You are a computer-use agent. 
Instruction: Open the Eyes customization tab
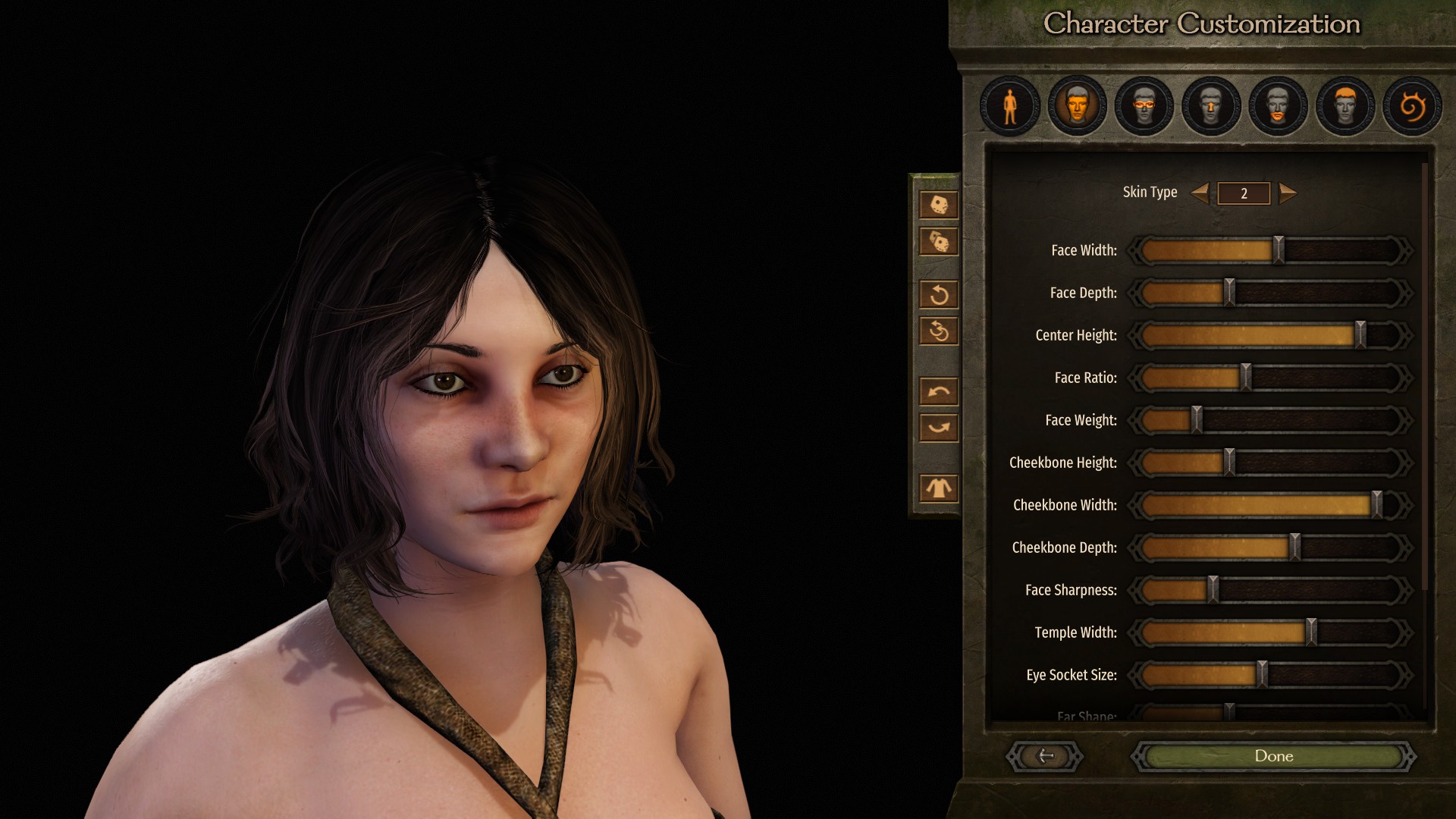(x=1144, y=106)
